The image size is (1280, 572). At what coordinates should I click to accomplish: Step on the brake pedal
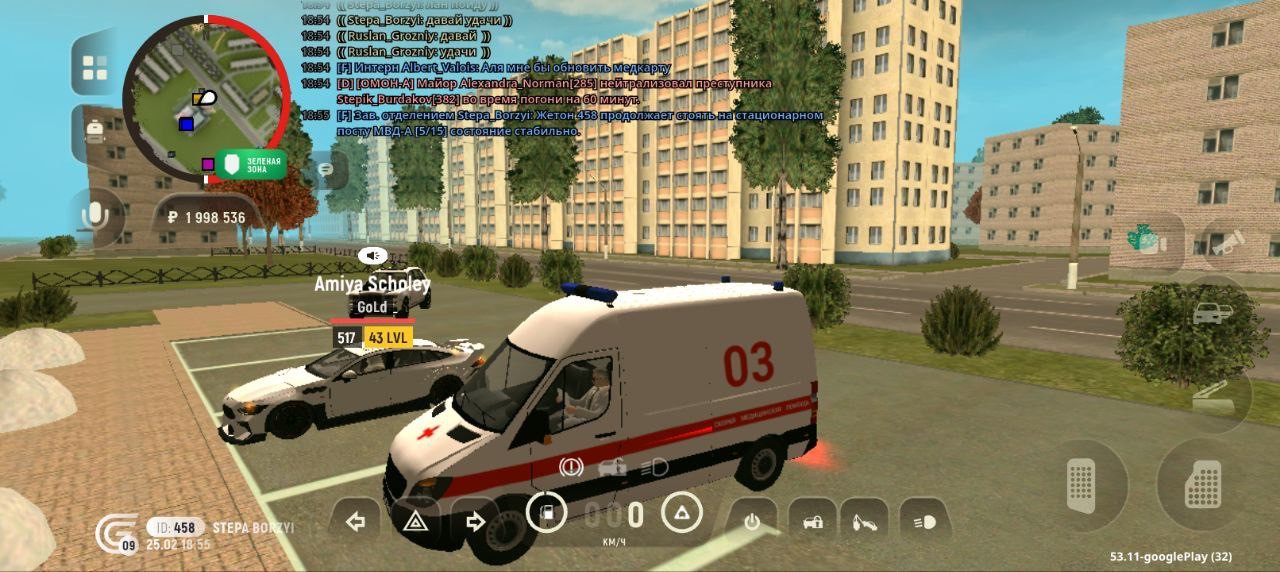coord(1083,484)
